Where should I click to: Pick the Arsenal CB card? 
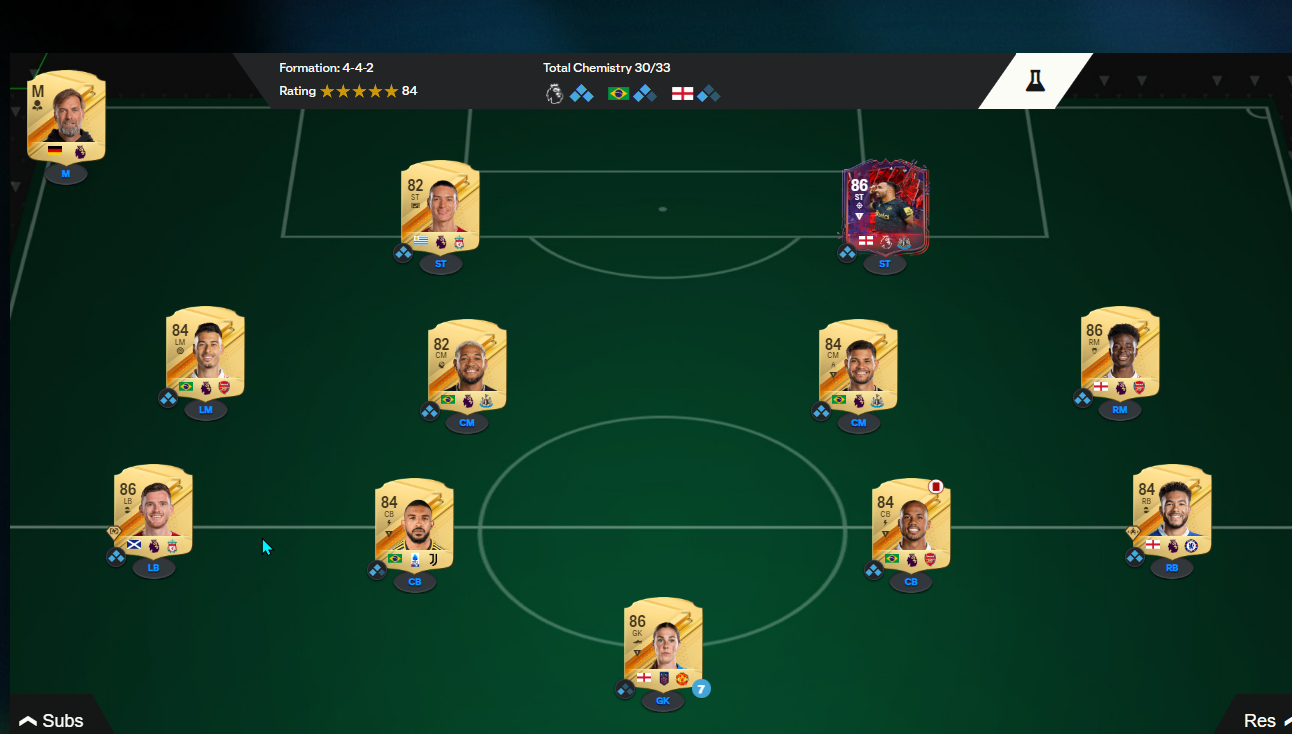point(910,524)
